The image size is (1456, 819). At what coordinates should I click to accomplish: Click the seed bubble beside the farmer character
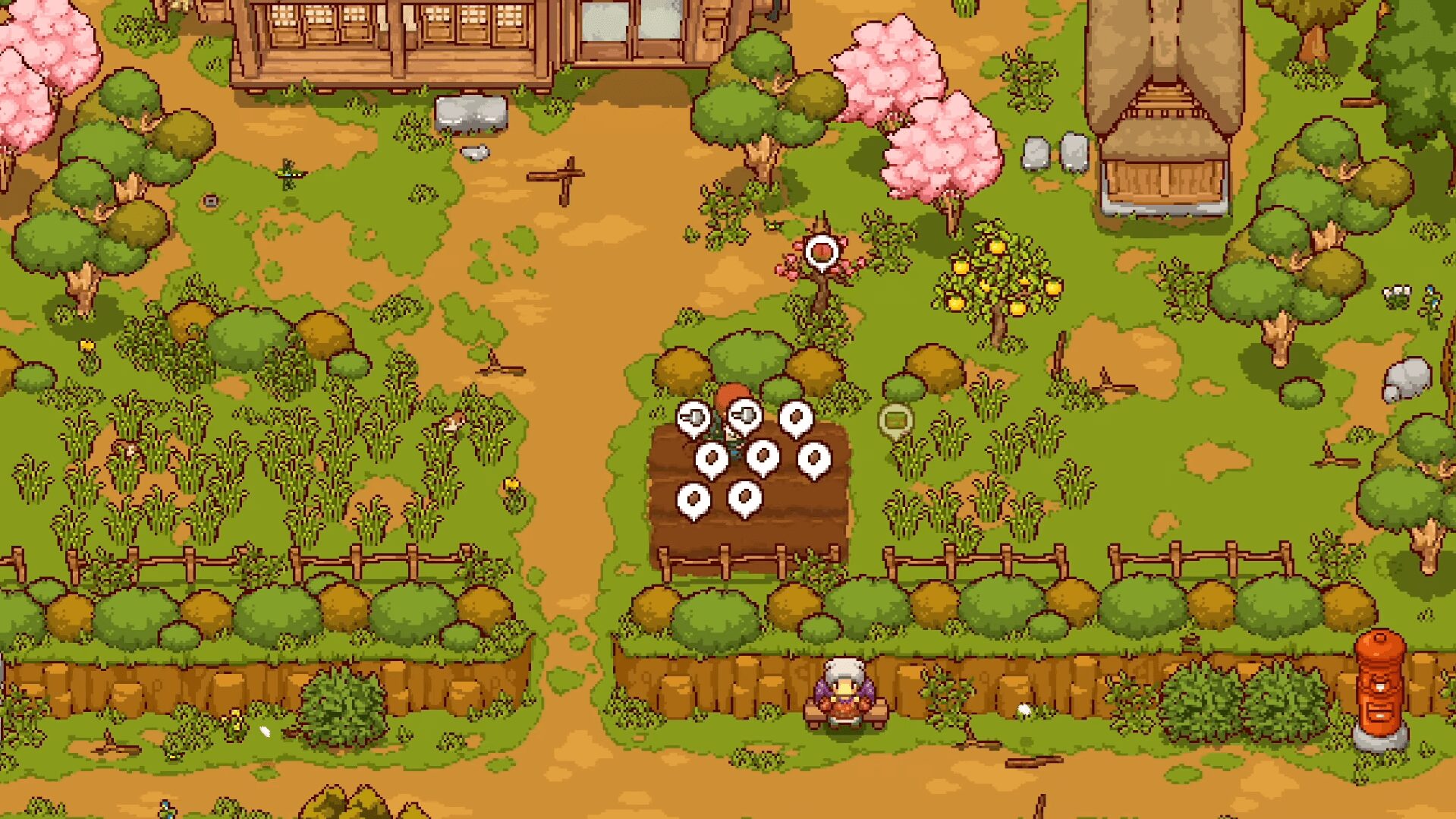pos(712,458)
